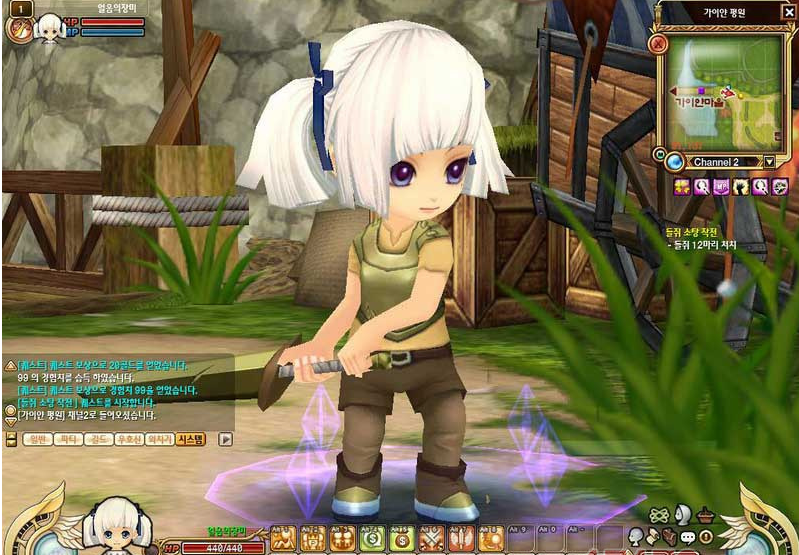Click the arrow button right of chat tabs
This screenshot has width=799, height=555.
click(226, 438)
